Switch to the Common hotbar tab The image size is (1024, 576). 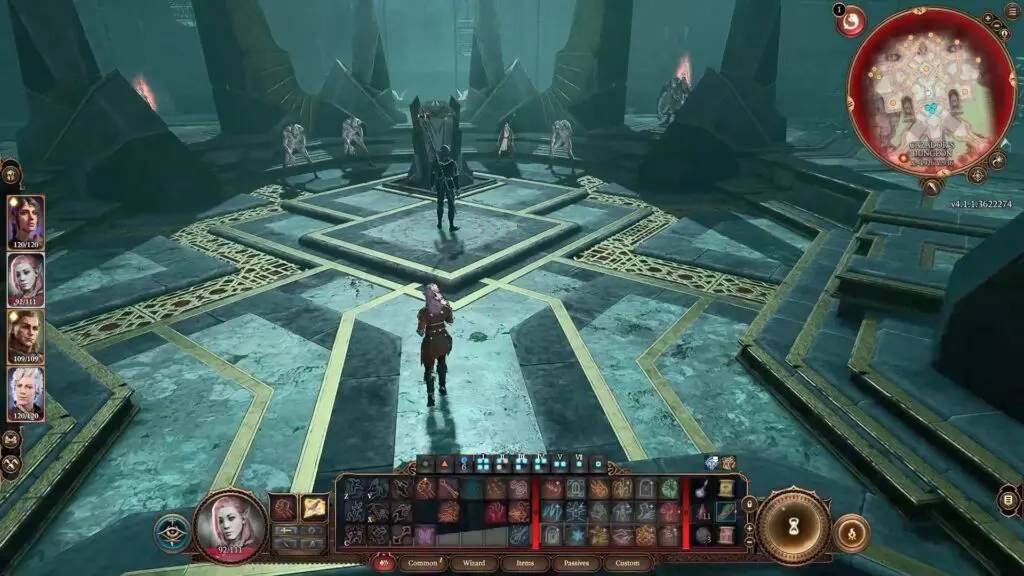[423, 563]
